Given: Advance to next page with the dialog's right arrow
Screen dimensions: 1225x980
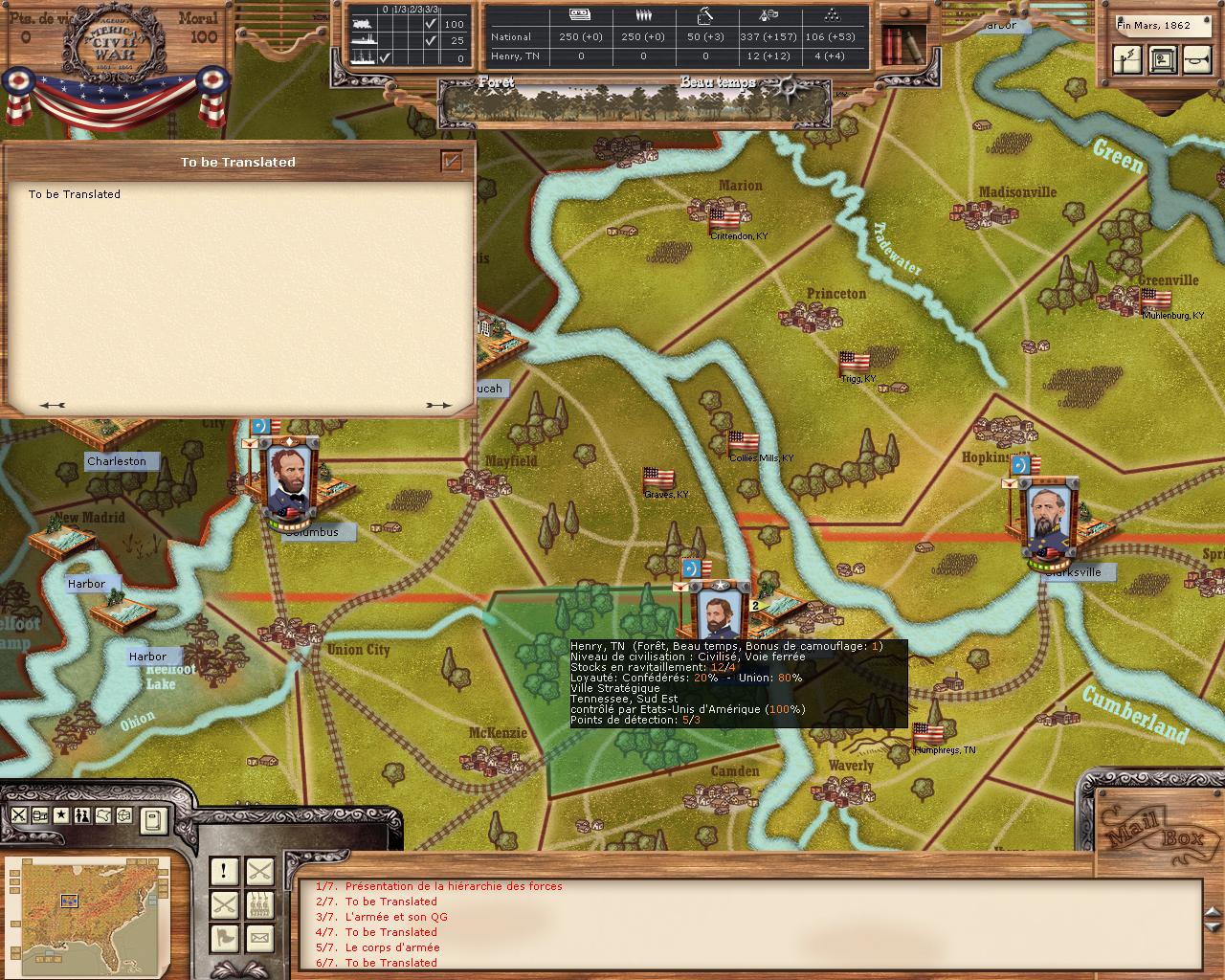Looking at the screenshot, I should coord(440,405).
